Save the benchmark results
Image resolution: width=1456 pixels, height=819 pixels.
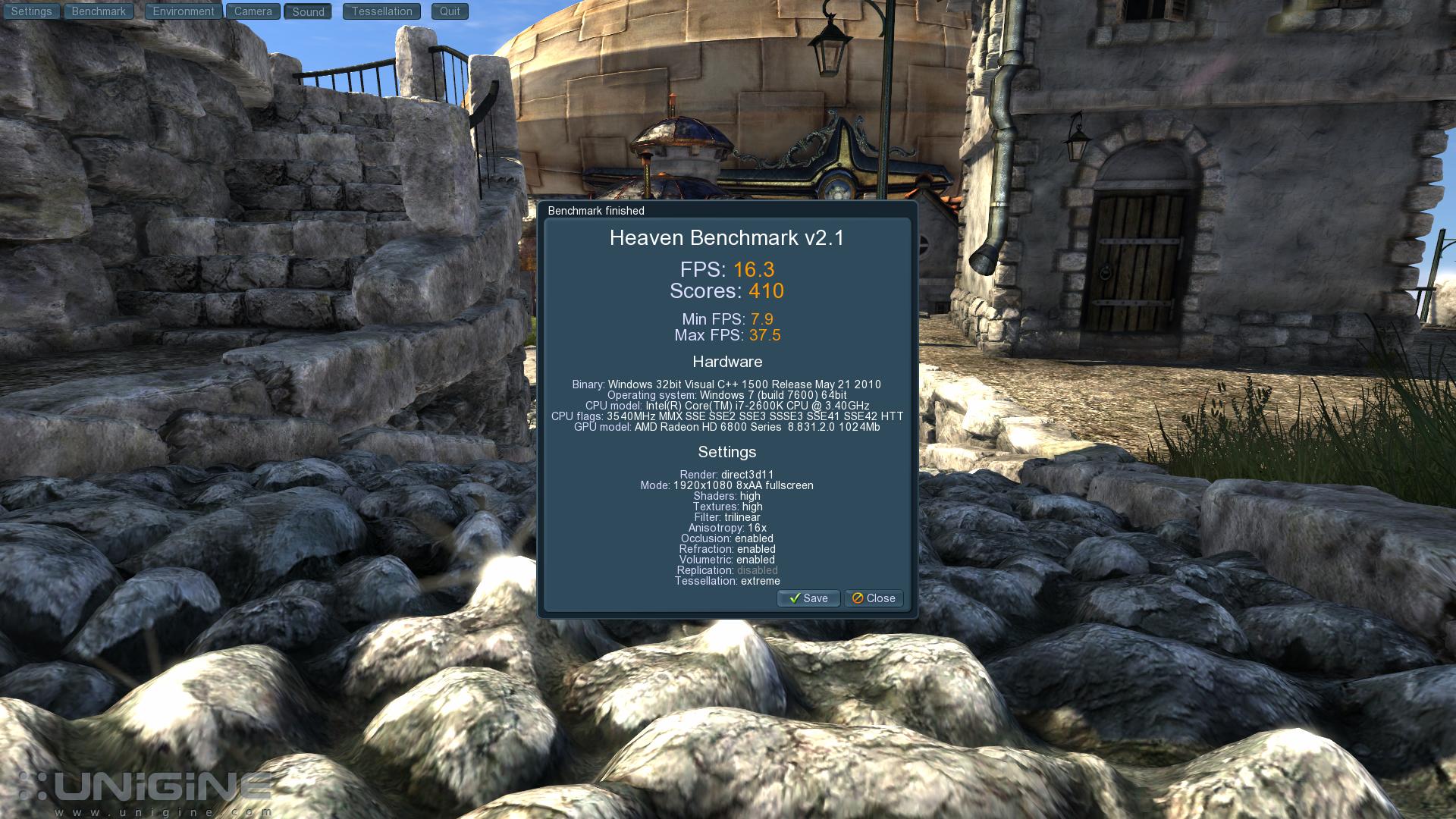808,598
